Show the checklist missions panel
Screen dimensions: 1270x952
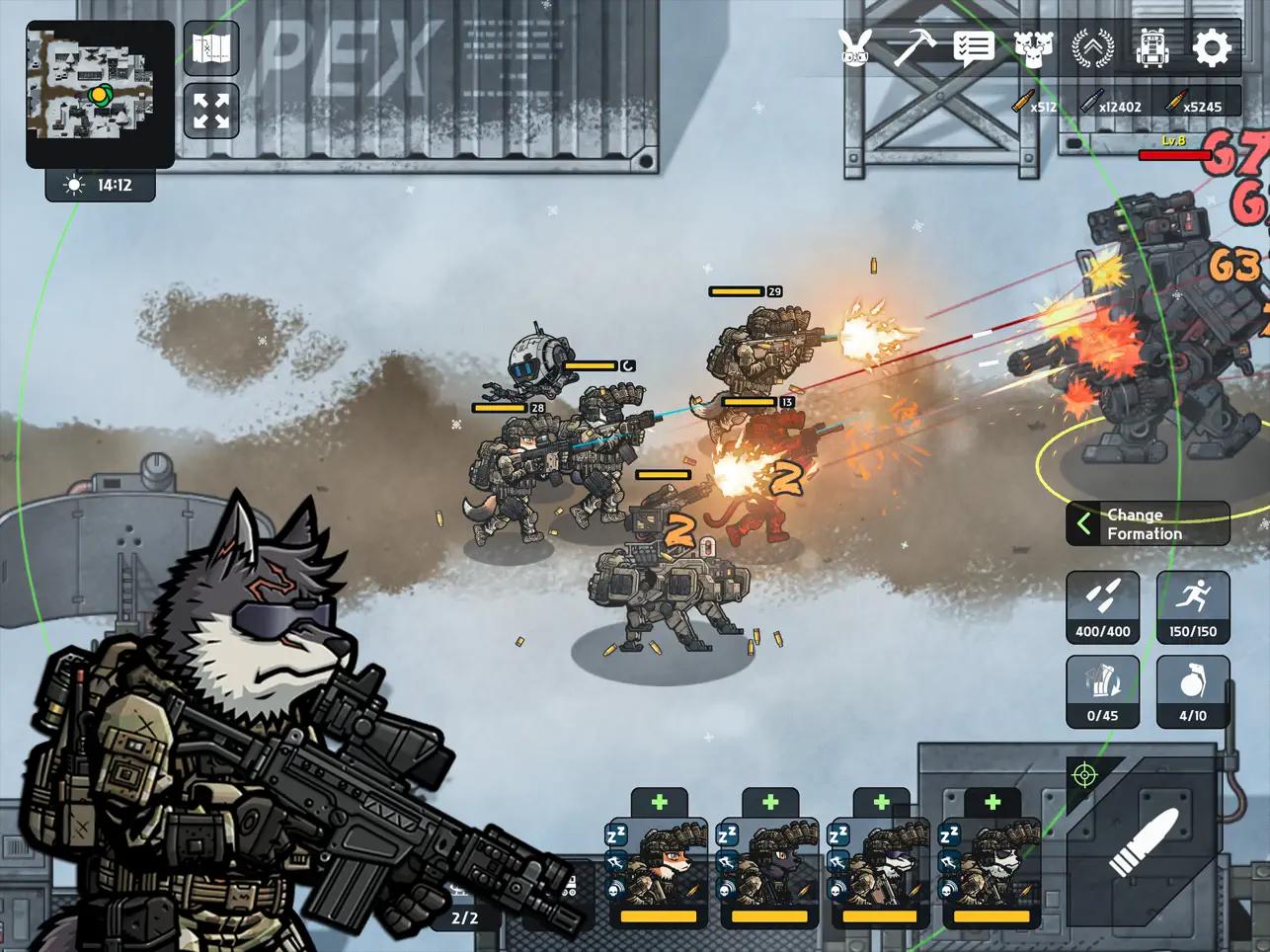(973, 47)
